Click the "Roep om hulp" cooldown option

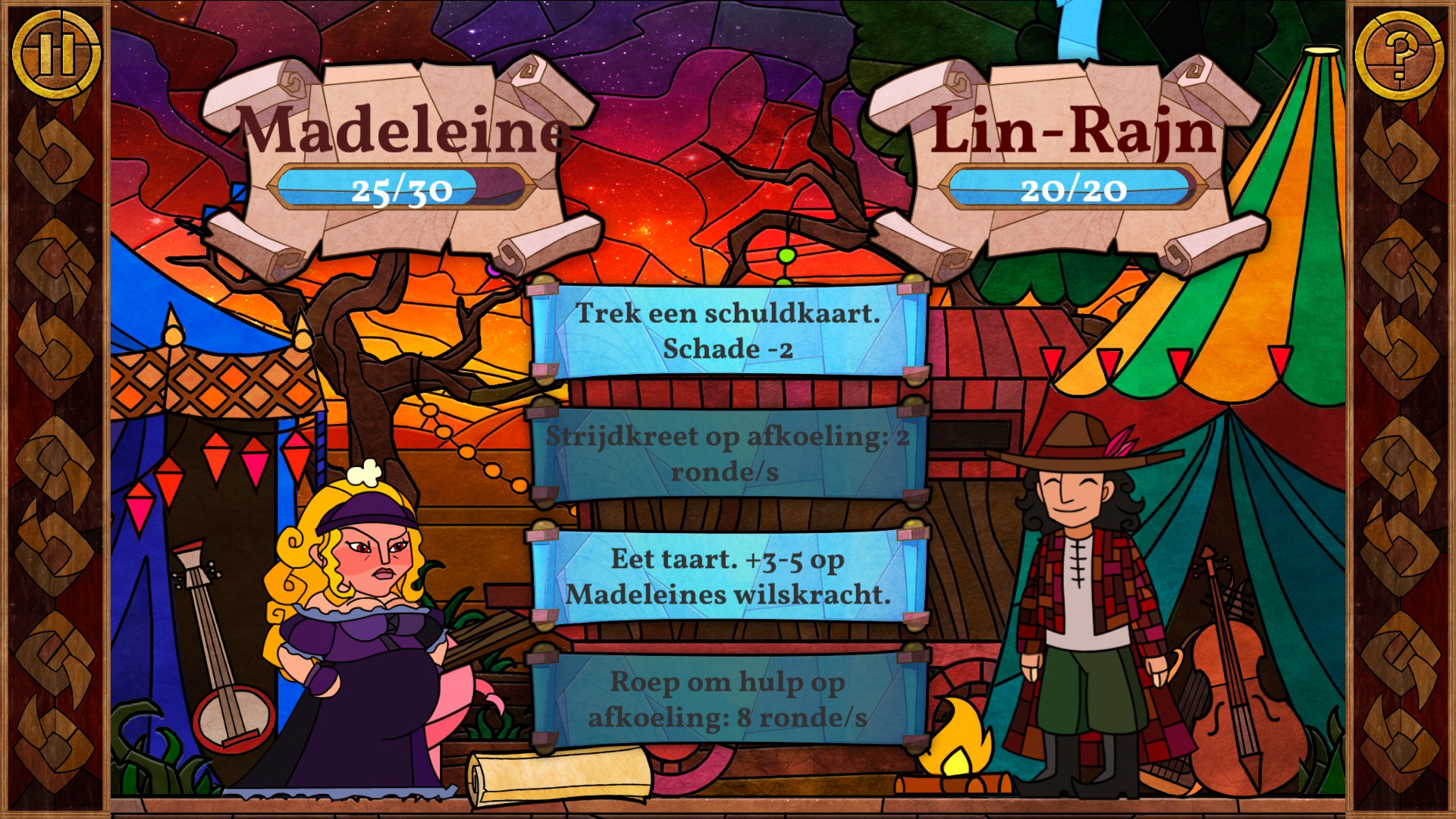point(728,699)
